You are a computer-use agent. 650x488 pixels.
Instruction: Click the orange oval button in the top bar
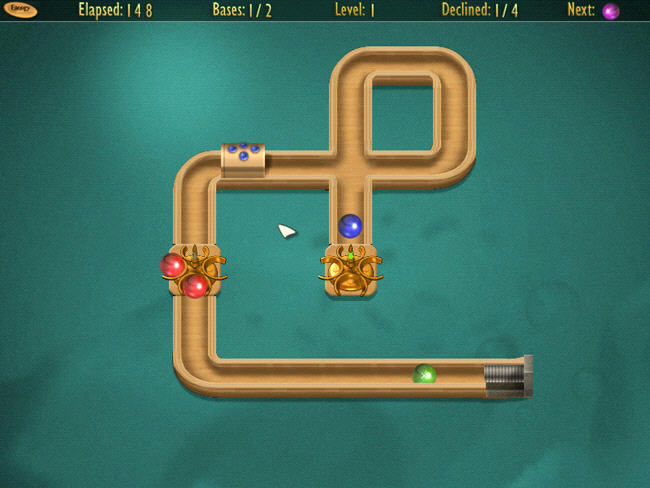tap(20, 10)
